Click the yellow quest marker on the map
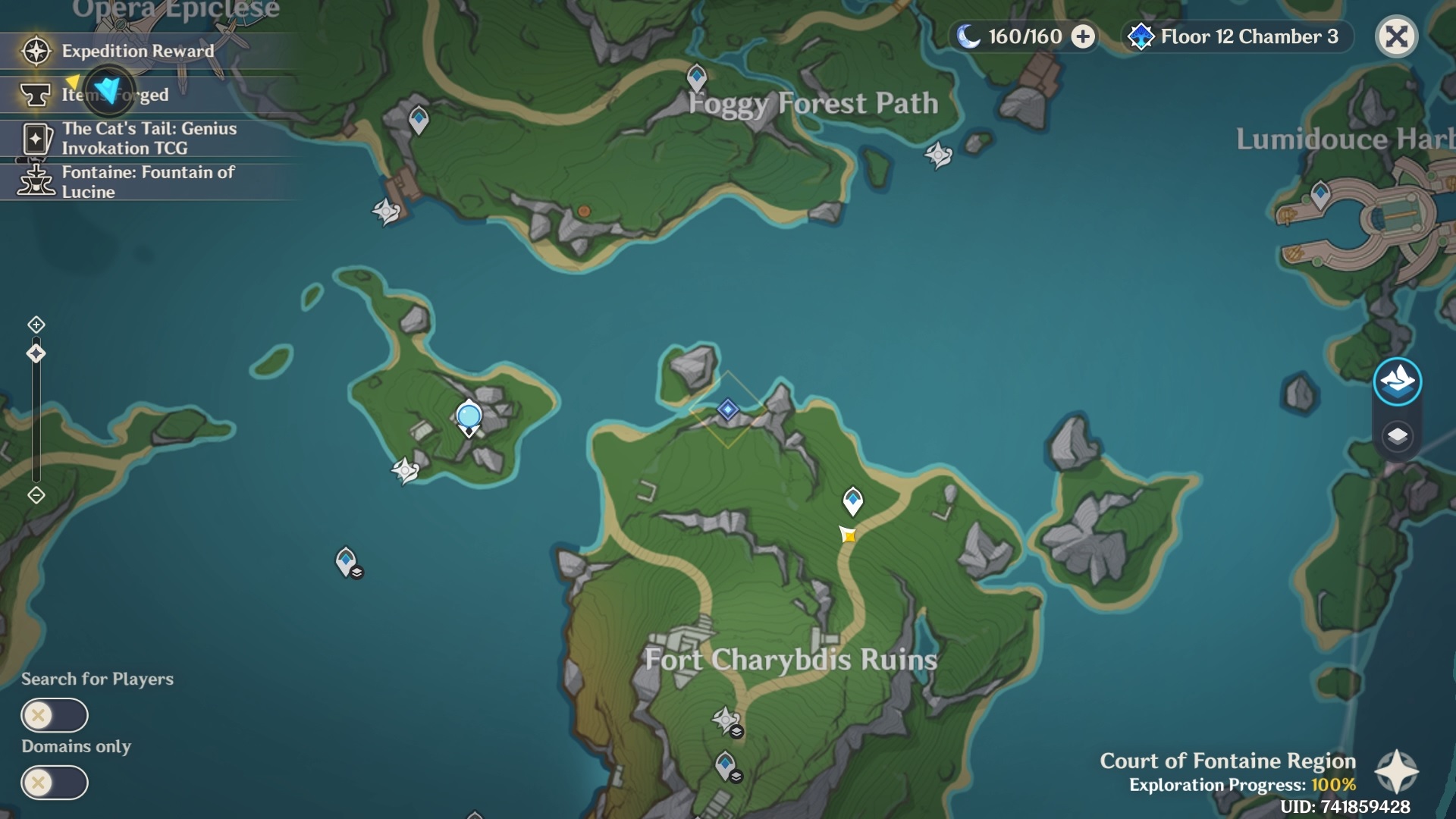The image size is (1456, 819). tap(848, 535)
